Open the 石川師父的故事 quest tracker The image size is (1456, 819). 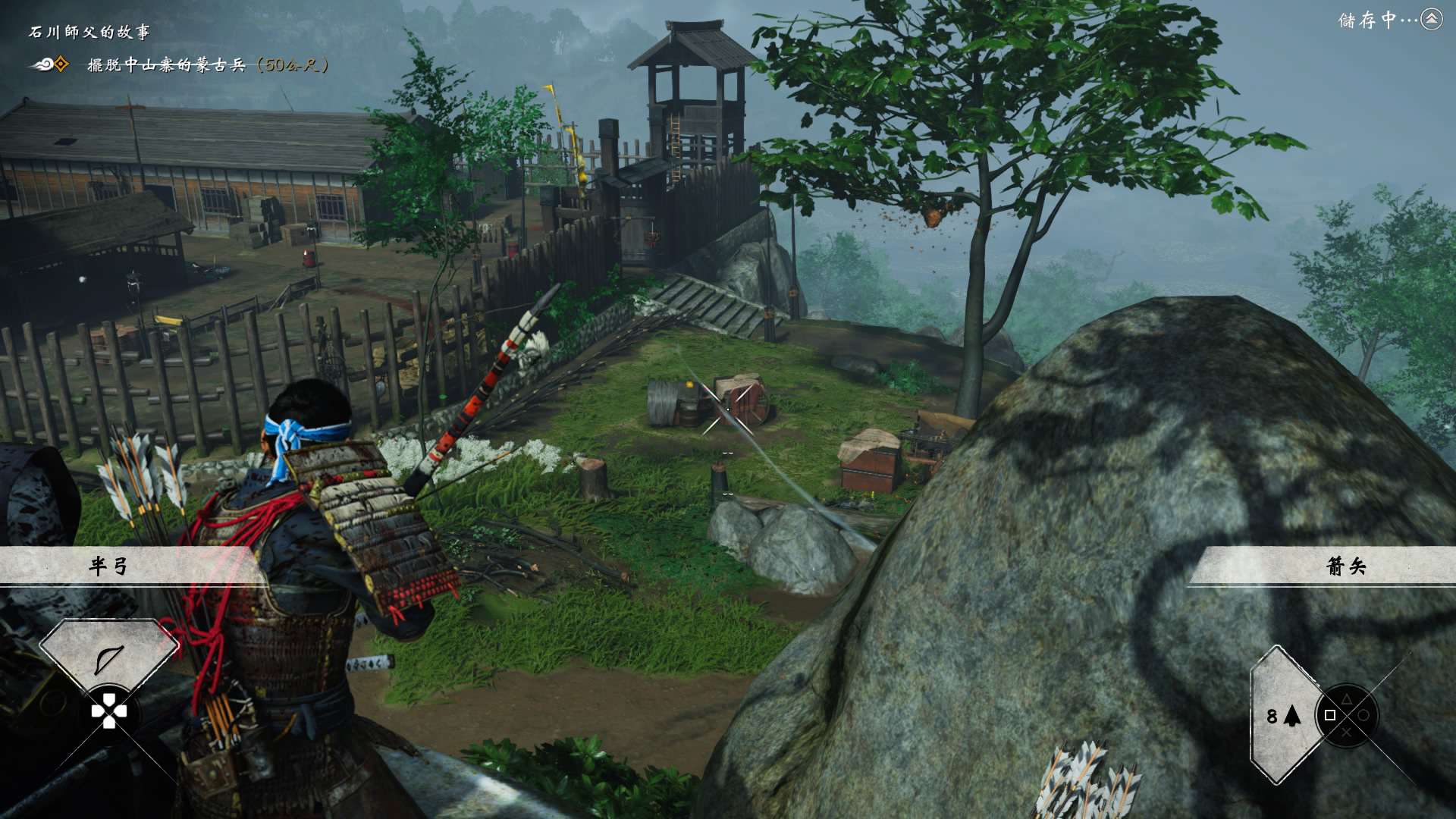[x=89, y=32]
